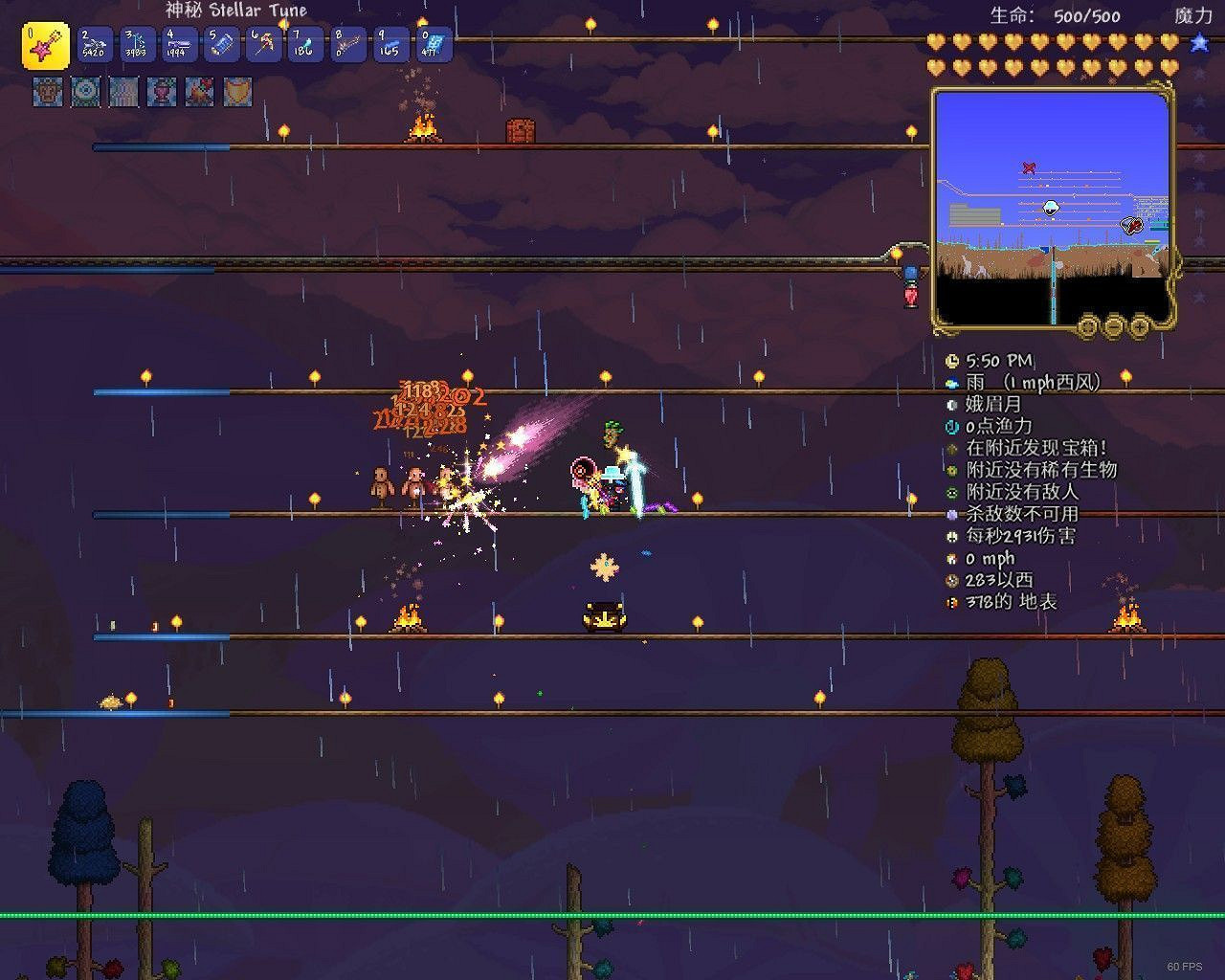The width and height of the screenshot is (1225, 980).
Task: Click the weather radio rain icon
Action: tap(950, 382)
